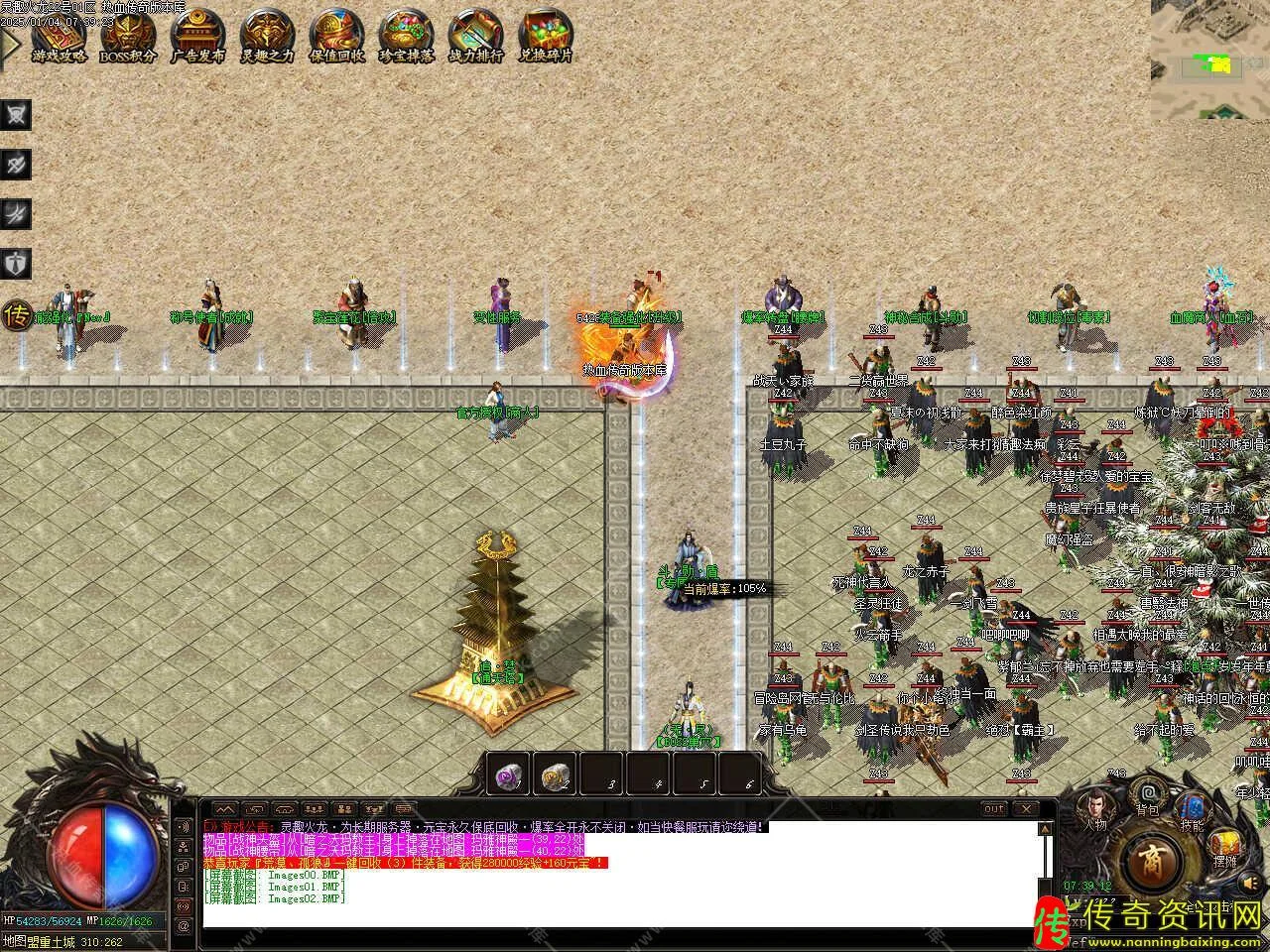Click the minimap in the corner

(x=1209, y=59)
